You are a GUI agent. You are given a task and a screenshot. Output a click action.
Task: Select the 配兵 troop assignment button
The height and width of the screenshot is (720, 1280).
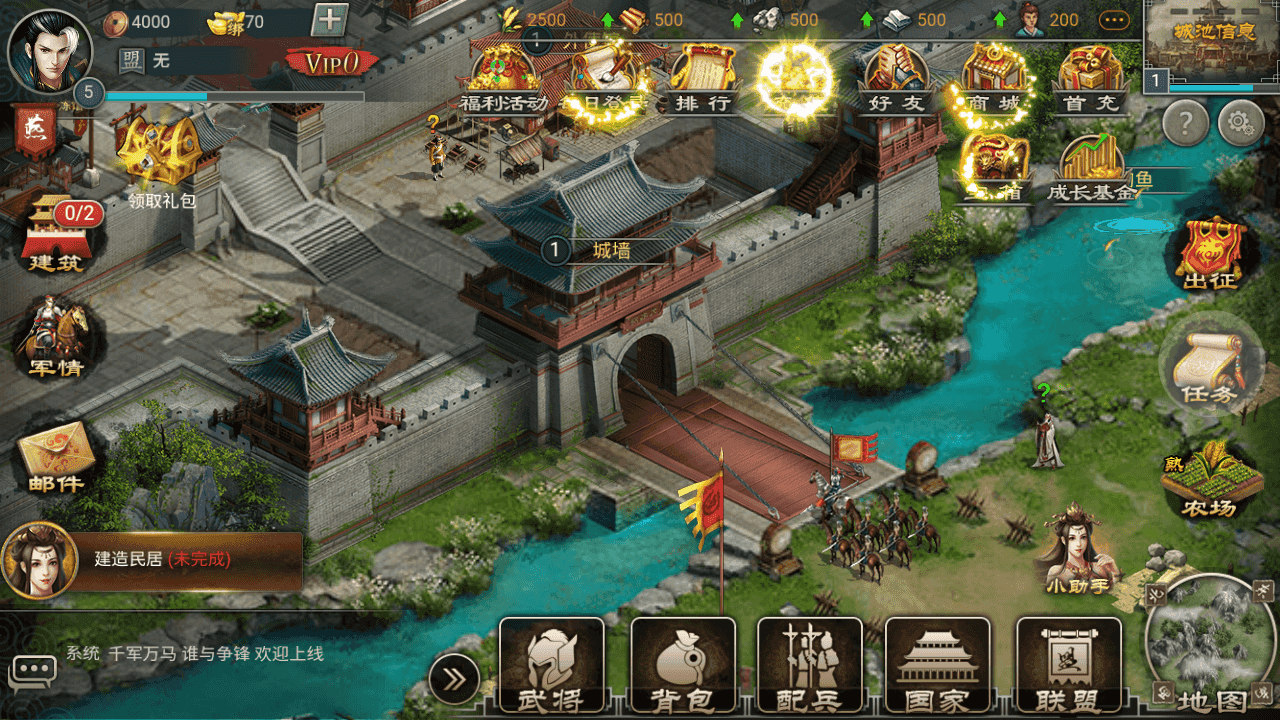point(810,666)
